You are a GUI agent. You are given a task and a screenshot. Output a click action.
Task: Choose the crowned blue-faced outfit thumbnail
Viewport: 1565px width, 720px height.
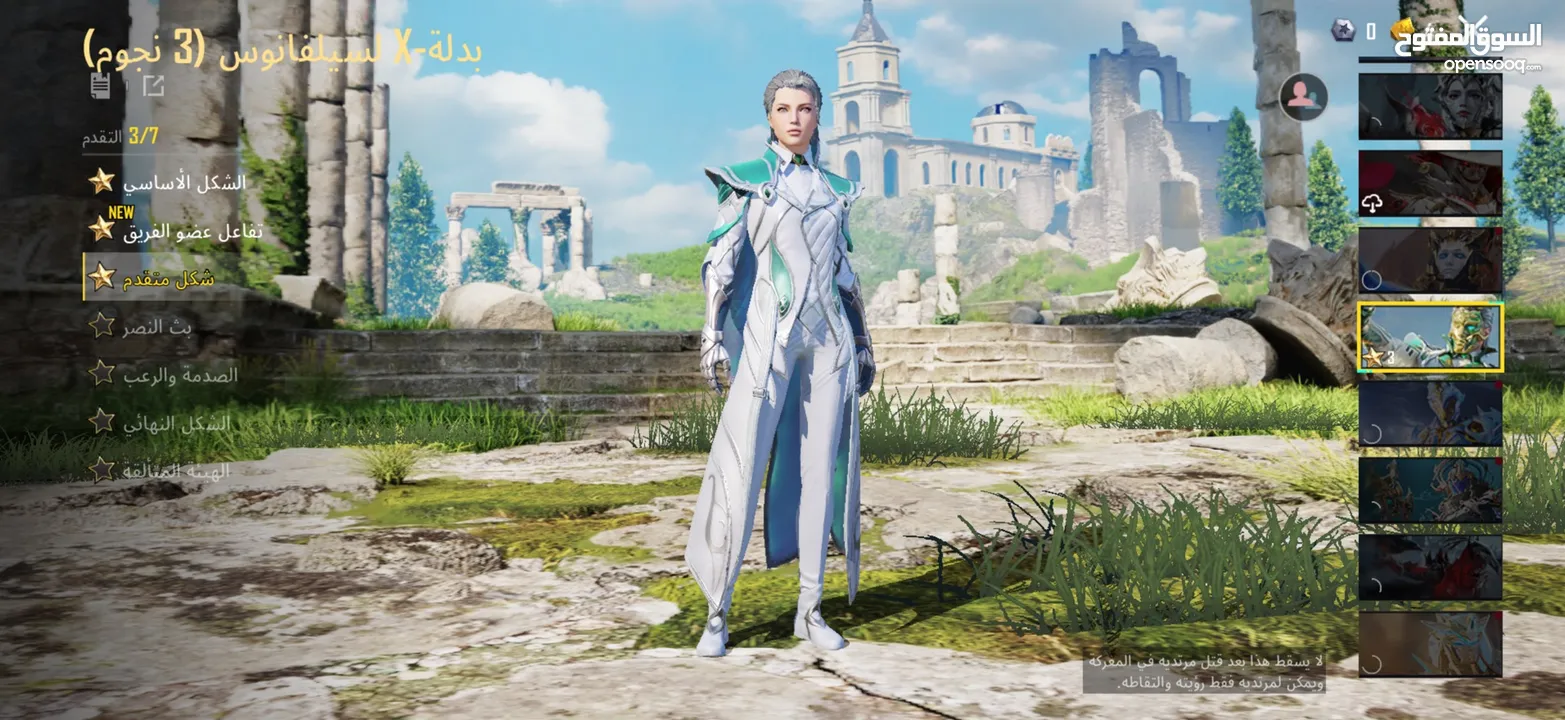coord(1430,260)
